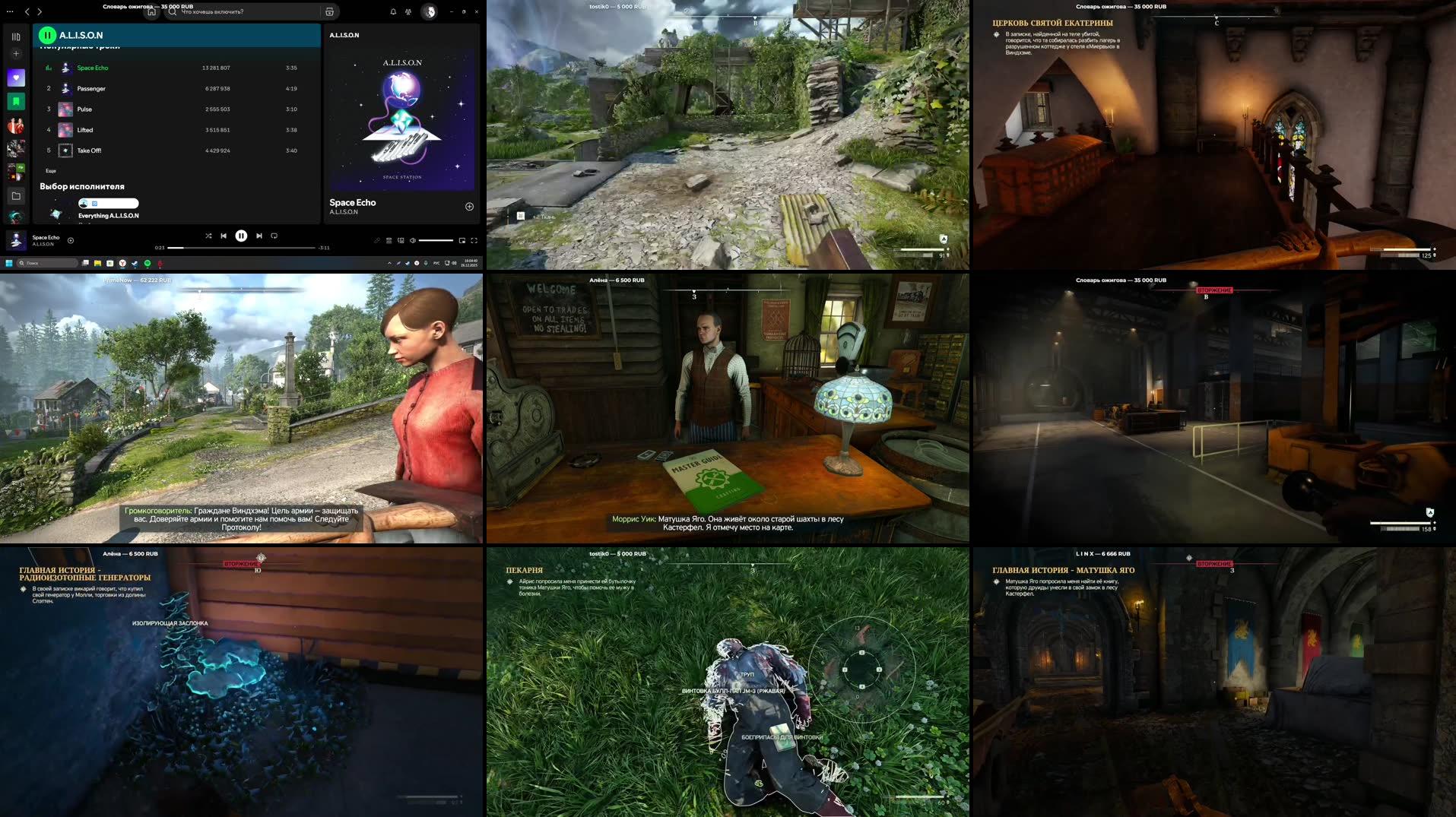Open My Collection gradient heart icon in sidebar
This screenshot has width=1456, height=817.
(x=16, y=76)
